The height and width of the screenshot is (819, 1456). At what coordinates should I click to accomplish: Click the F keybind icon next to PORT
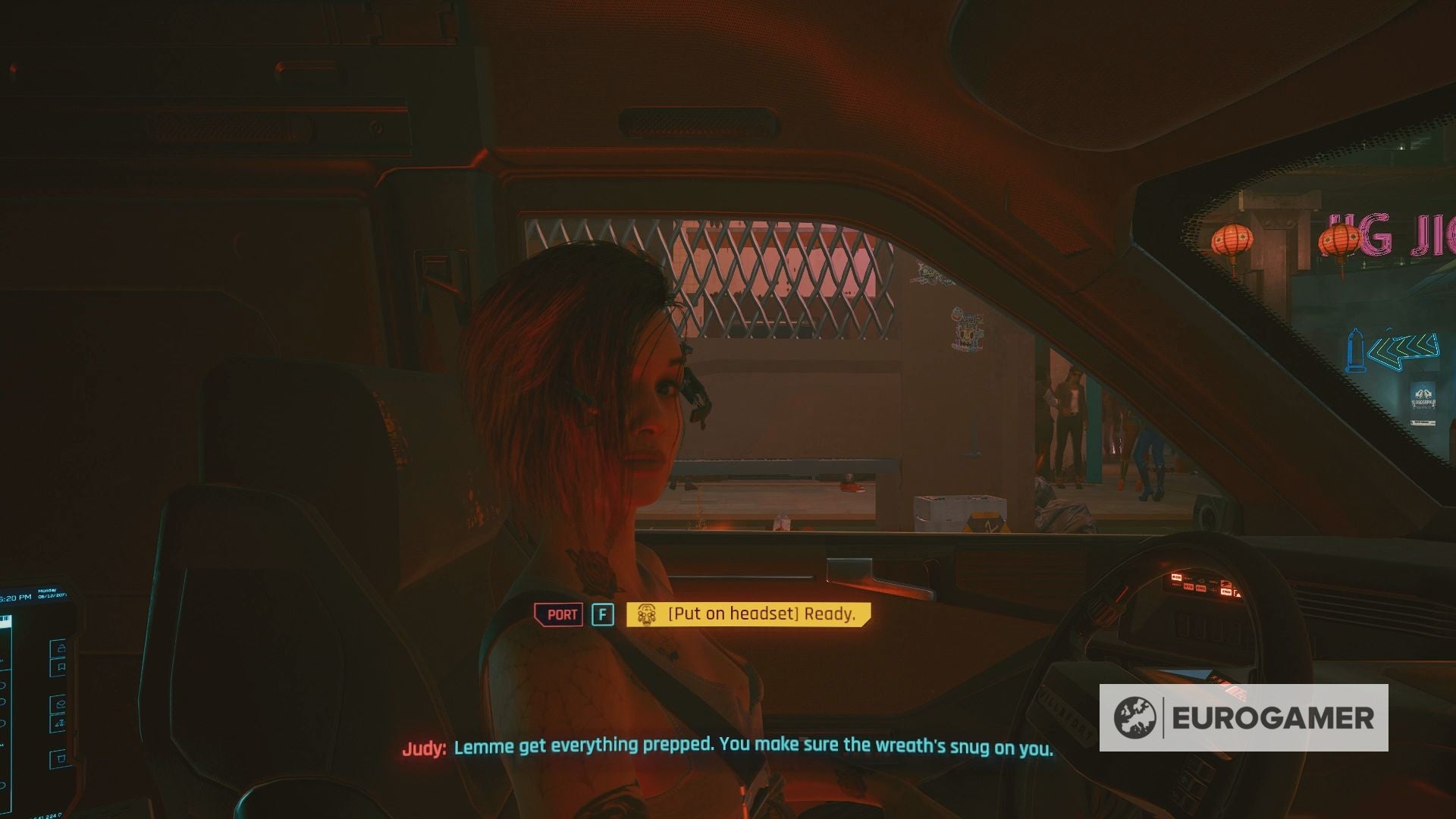tap(603, 614)
